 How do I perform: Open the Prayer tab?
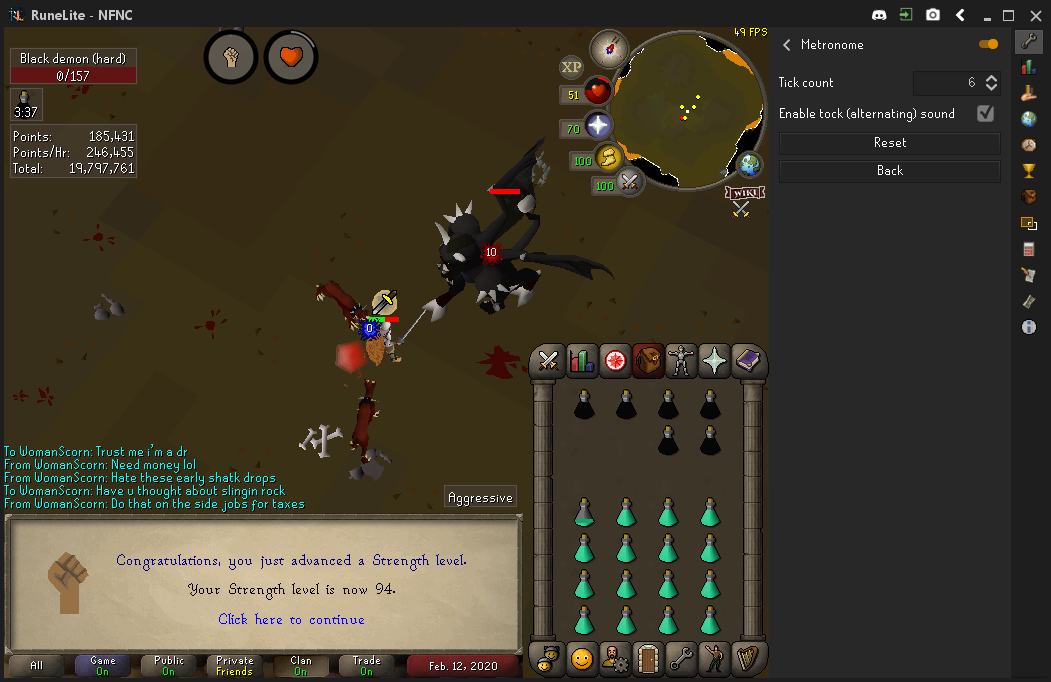pos(714,361)
